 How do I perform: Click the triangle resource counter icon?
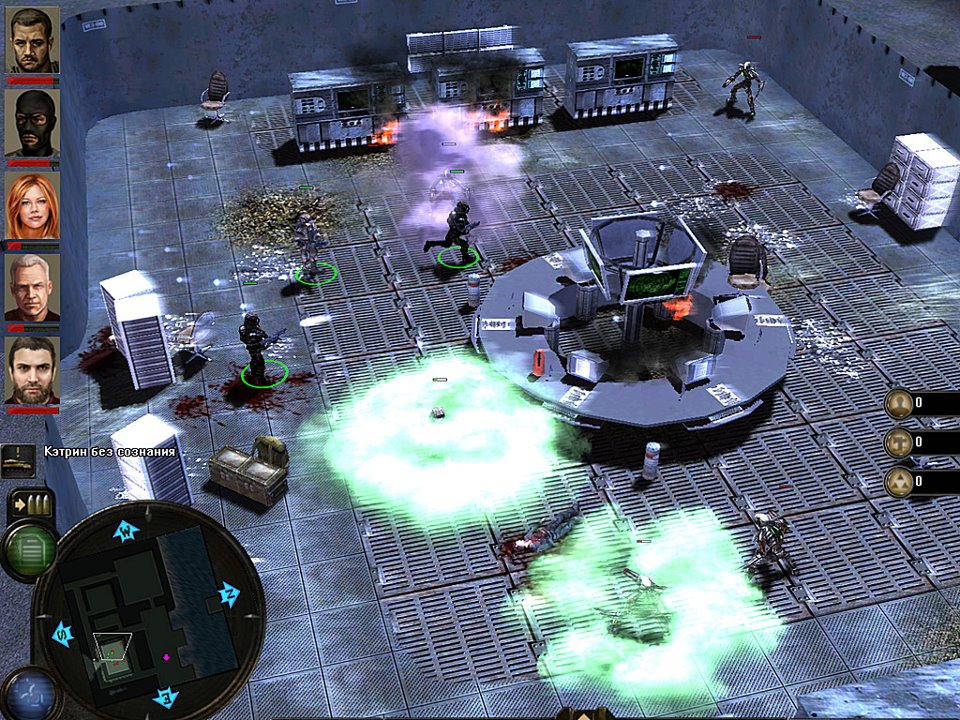[899, 482]
